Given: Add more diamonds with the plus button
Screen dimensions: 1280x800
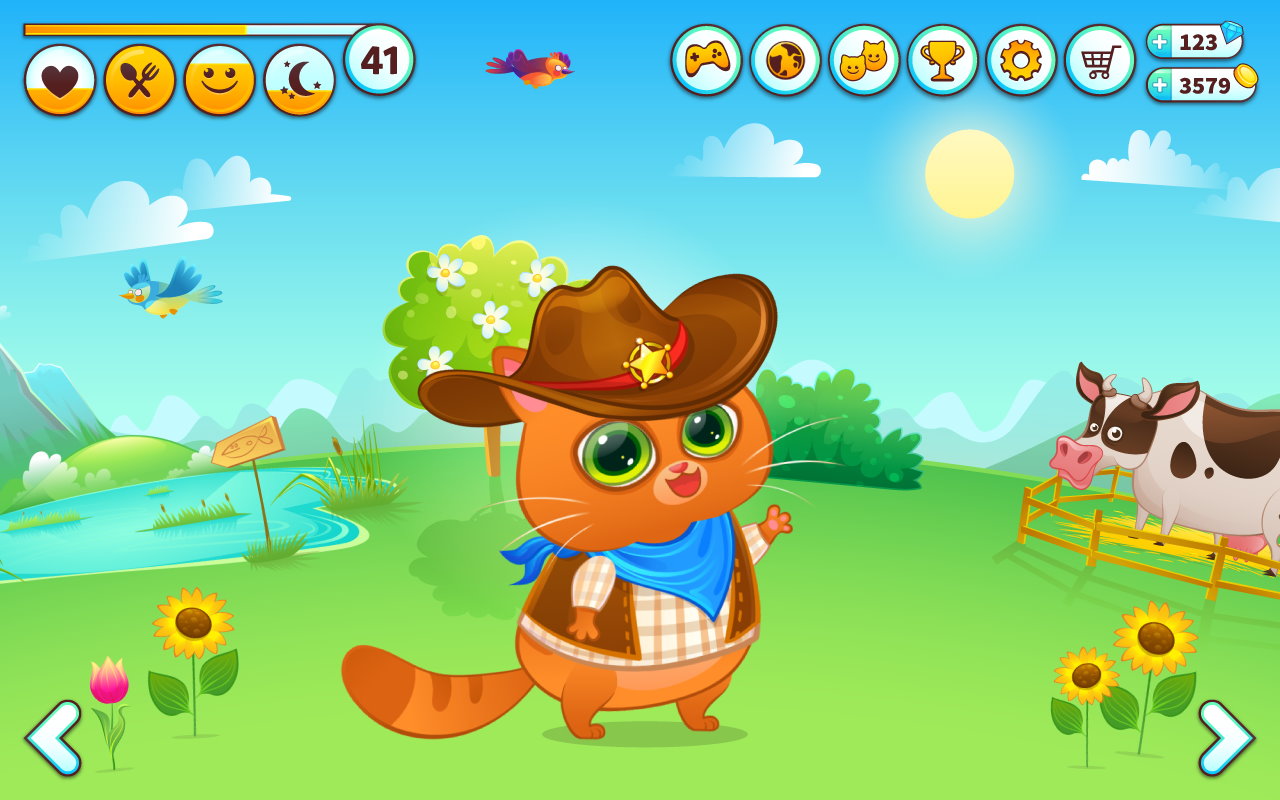Looking at the screenshot, I should coord(1160,42).
